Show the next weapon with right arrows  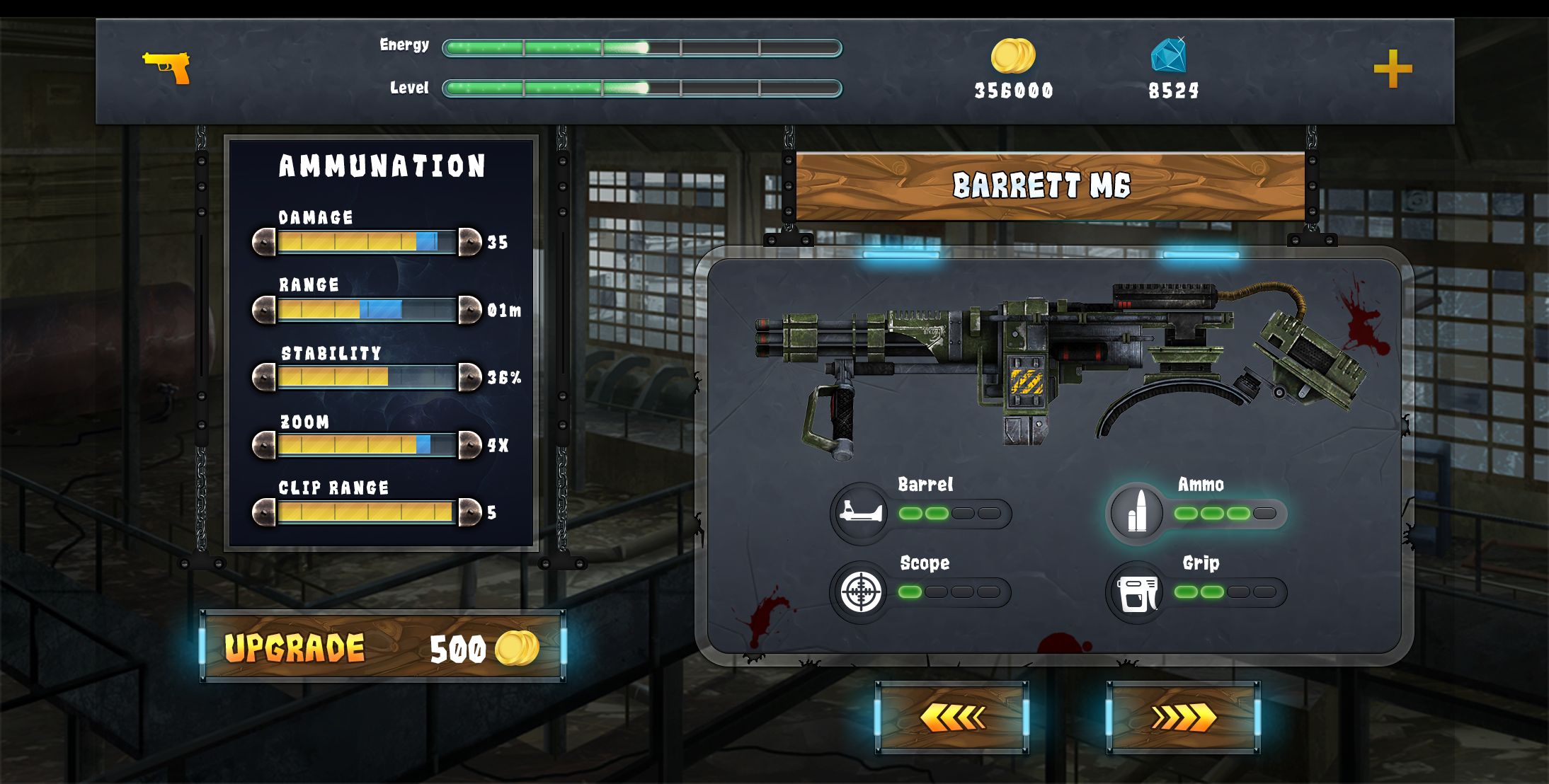1183,717
